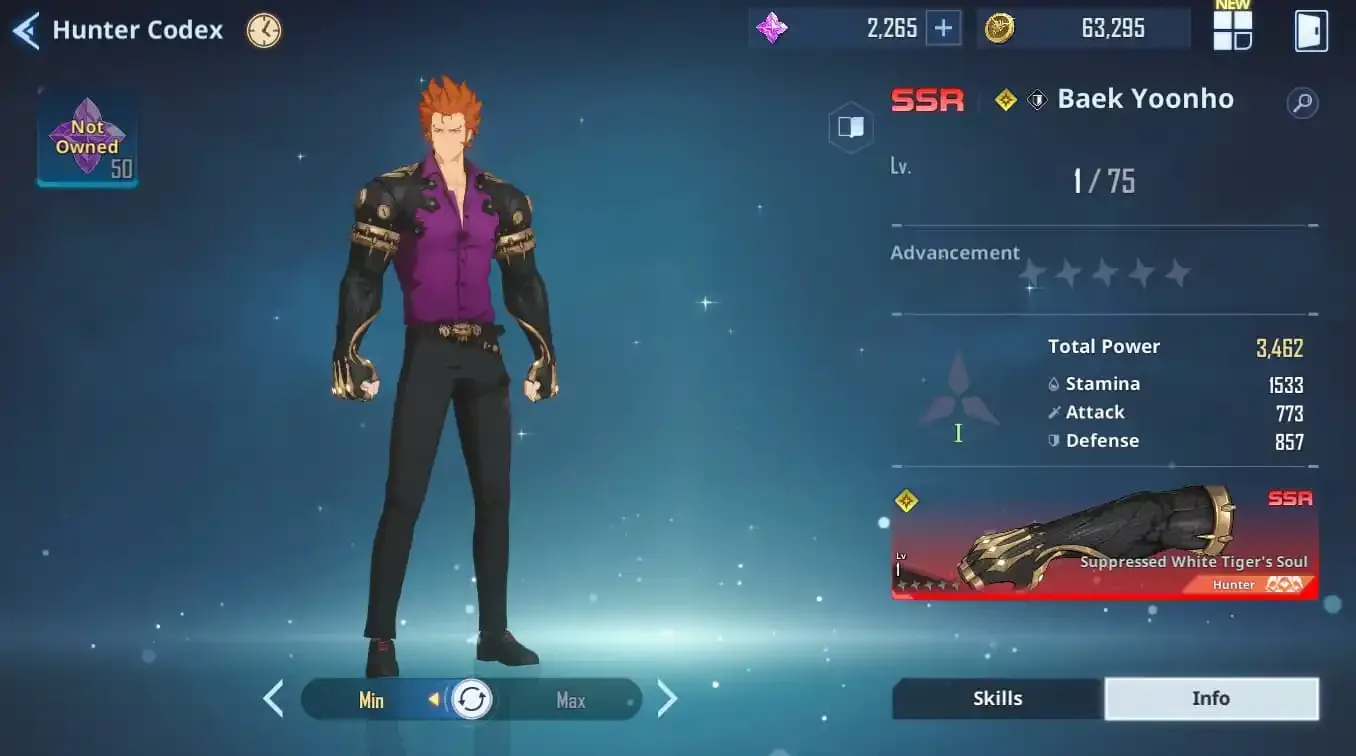Go to previous hunter using the left arrow
The image size is (1356, 756).
(274, 698)
